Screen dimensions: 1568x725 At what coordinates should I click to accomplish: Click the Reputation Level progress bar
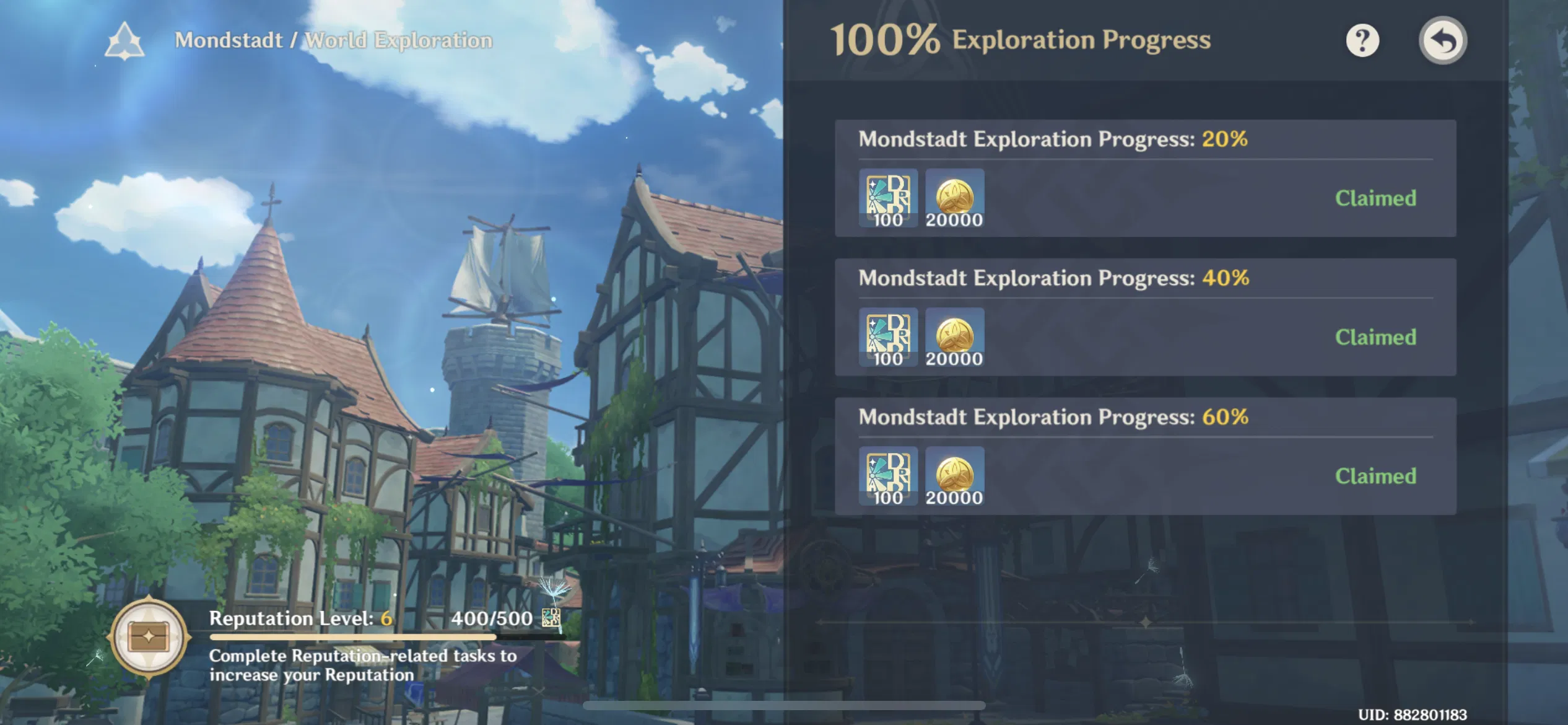tap(355, 635)
